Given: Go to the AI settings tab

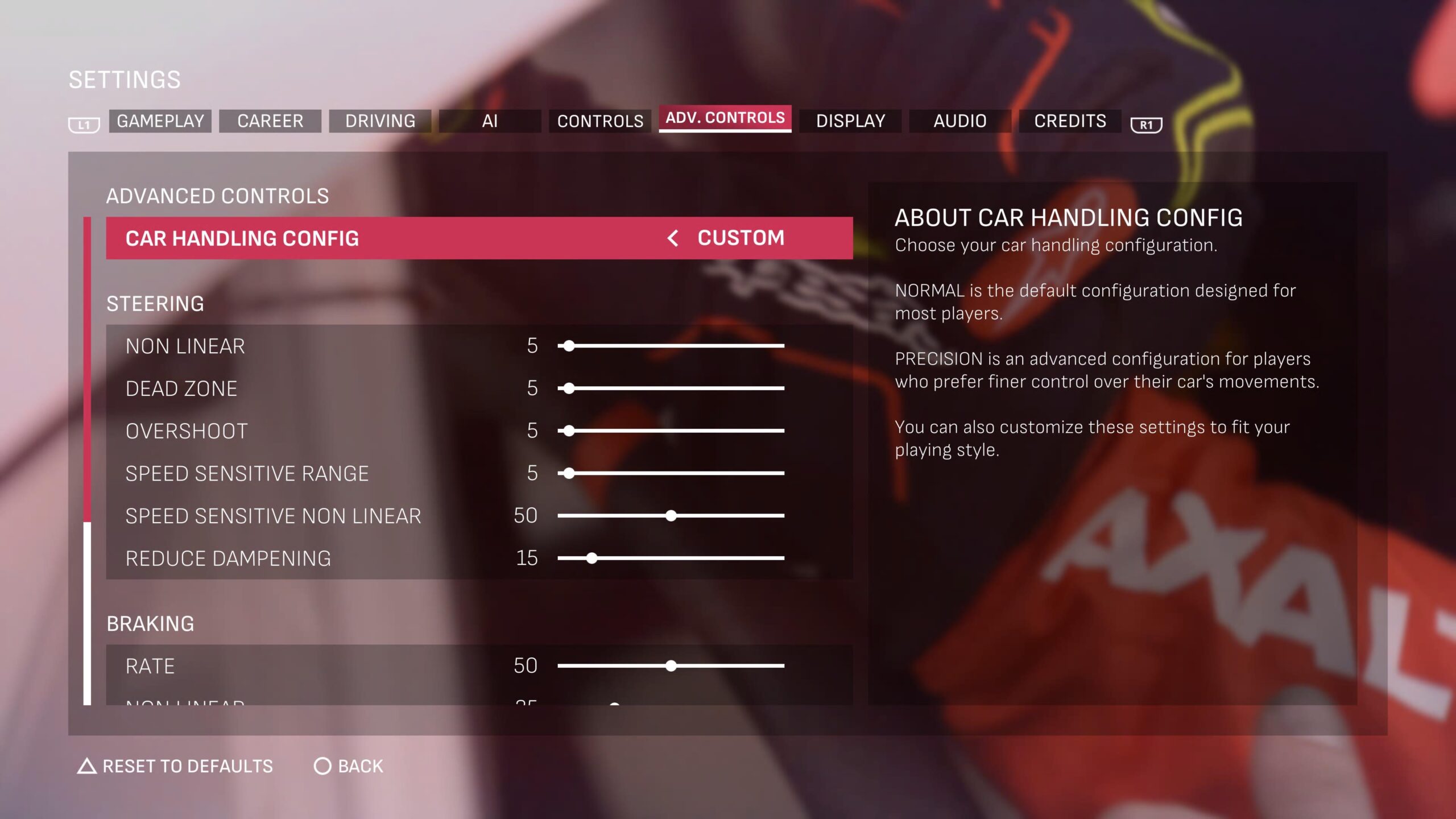Looking at the screenshot, I should point(490,121).
